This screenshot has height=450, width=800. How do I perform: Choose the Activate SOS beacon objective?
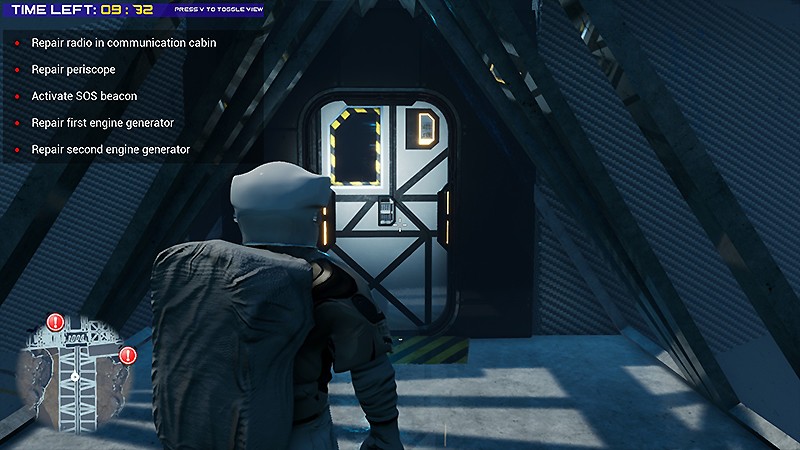[x=84, y=96]
